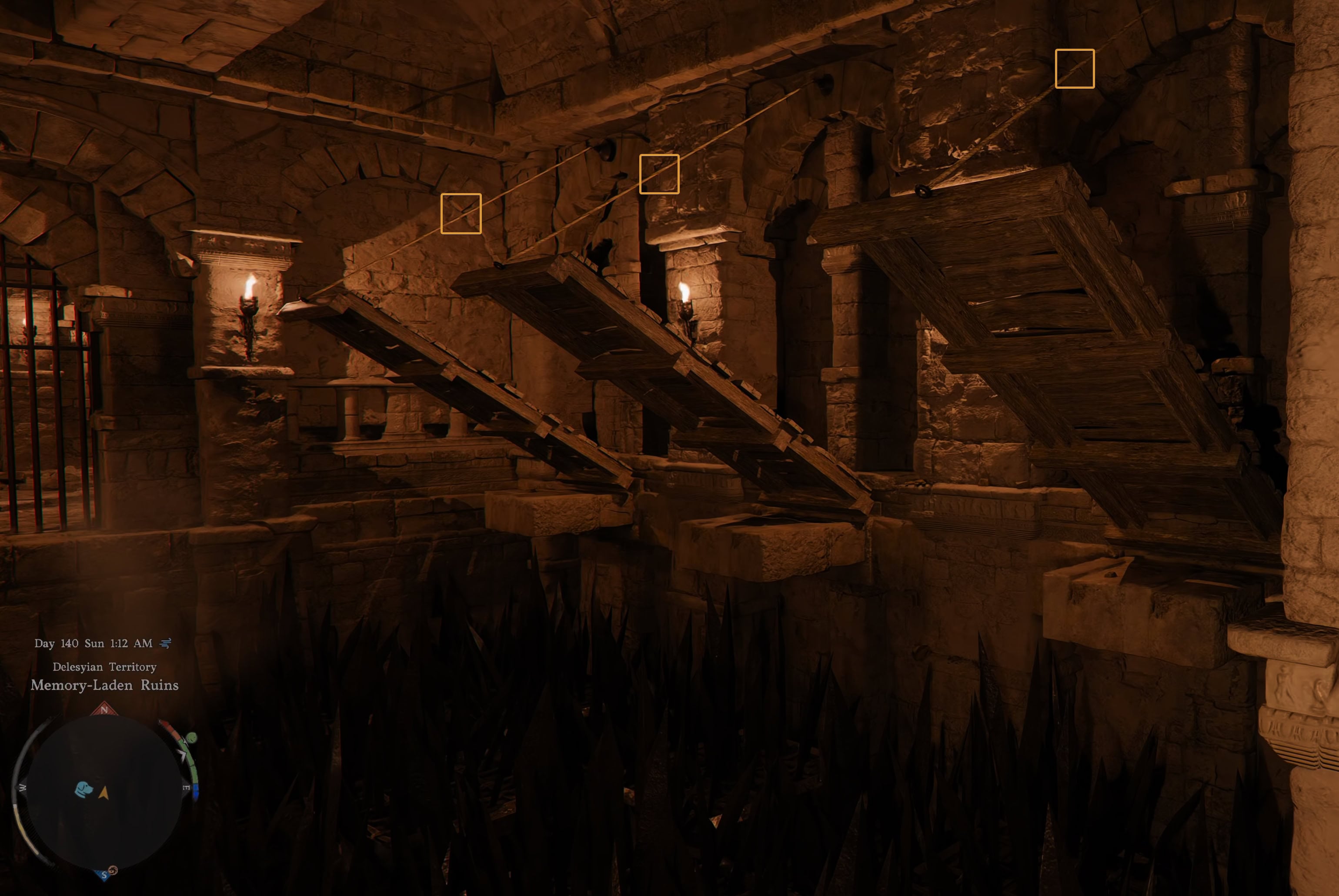Screen dimensions: 1339x896
Task: Click the leftmost orange highlight square on the rope
Action: (461, 214)
